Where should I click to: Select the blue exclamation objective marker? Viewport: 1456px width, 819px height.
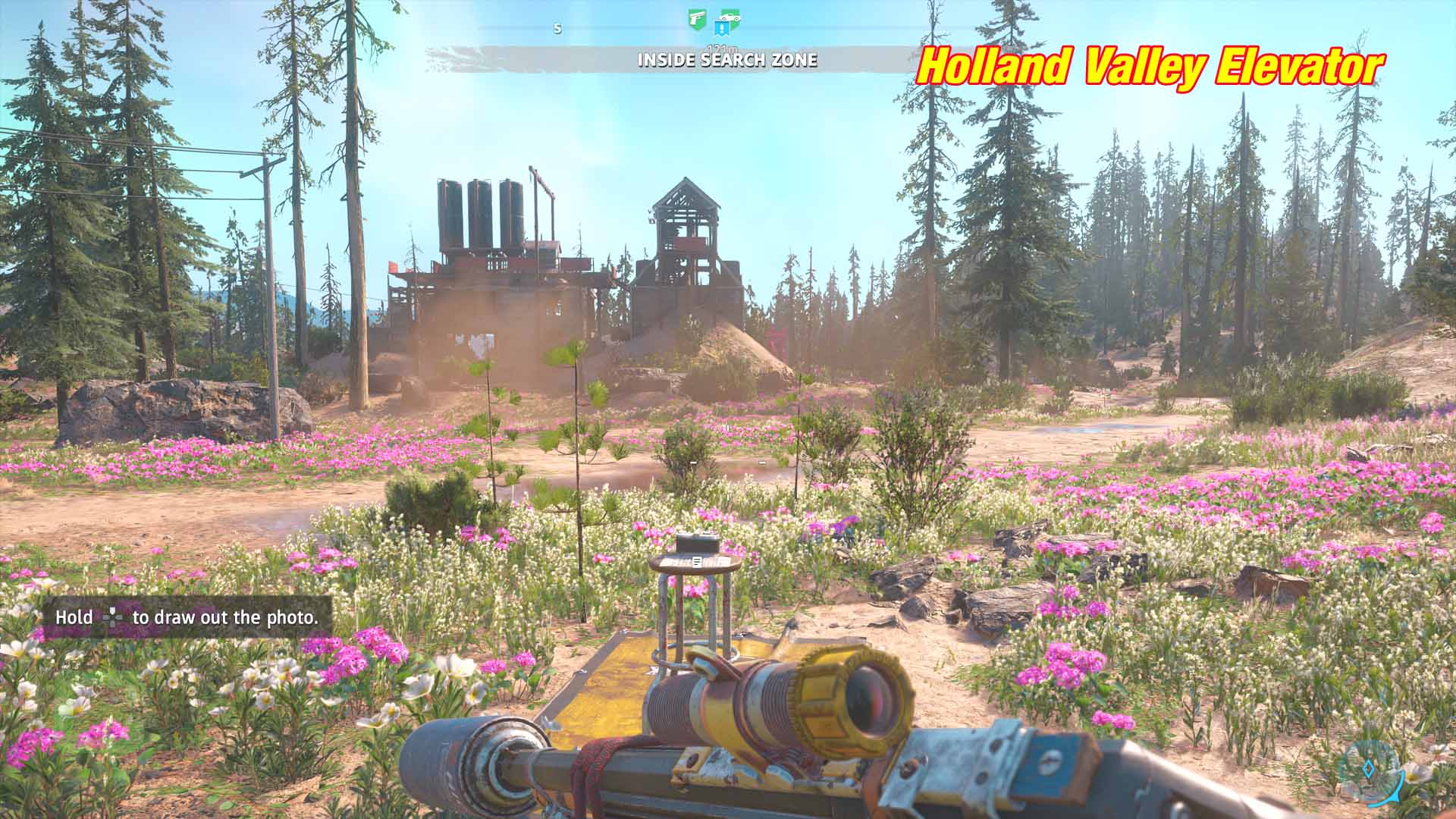tap(721, 30)
